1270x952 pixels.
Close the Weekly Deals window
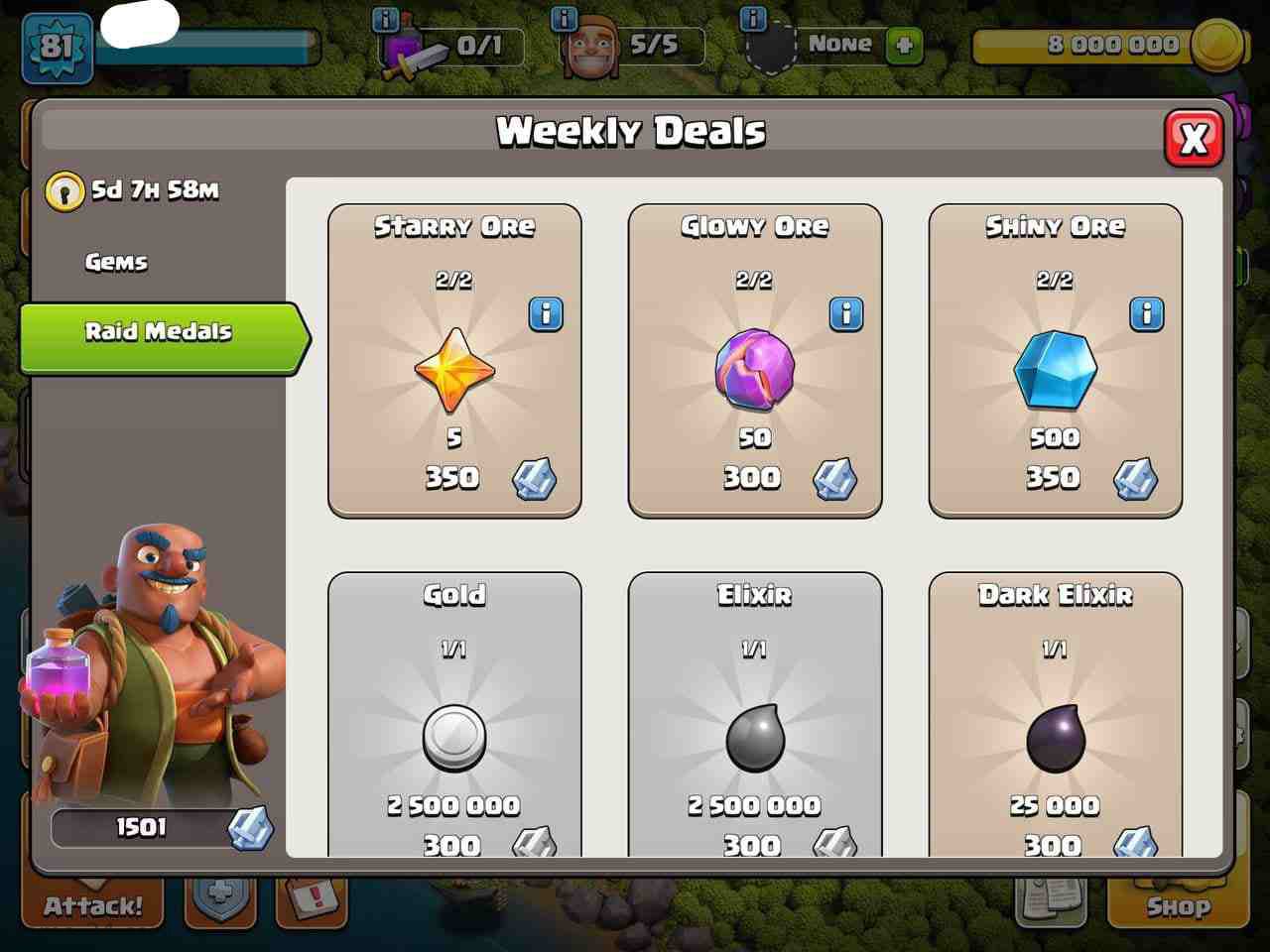pos(1194,137)
